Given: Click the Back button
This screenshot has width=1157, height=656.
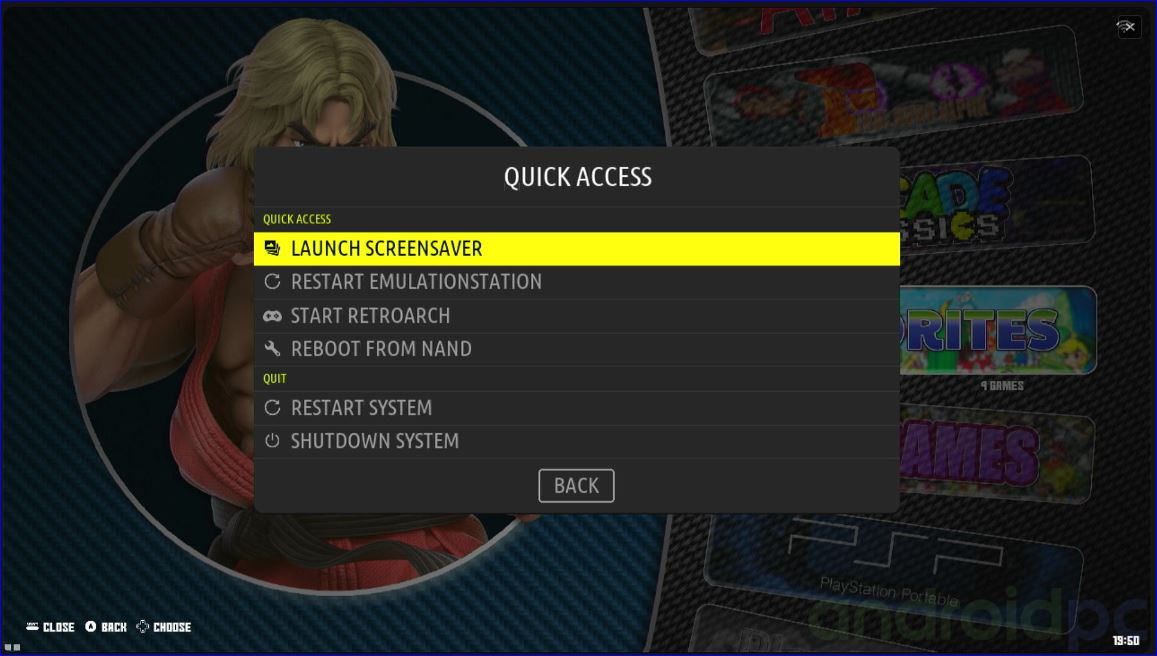Looking at the screenshot, I should tap(576, 486).
